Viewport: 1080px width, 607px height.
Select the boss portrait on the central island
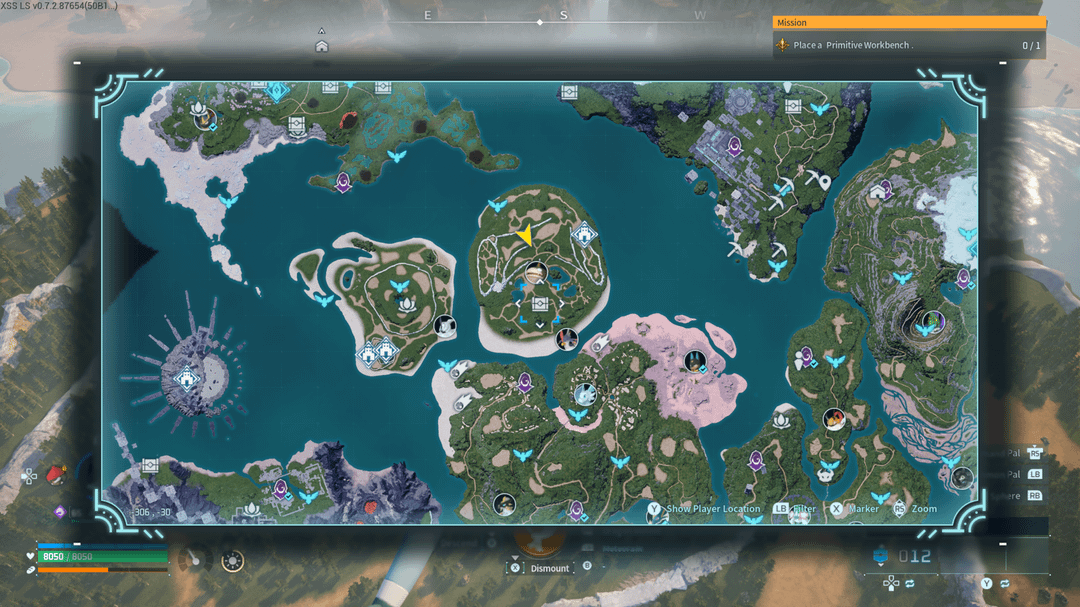536,271
